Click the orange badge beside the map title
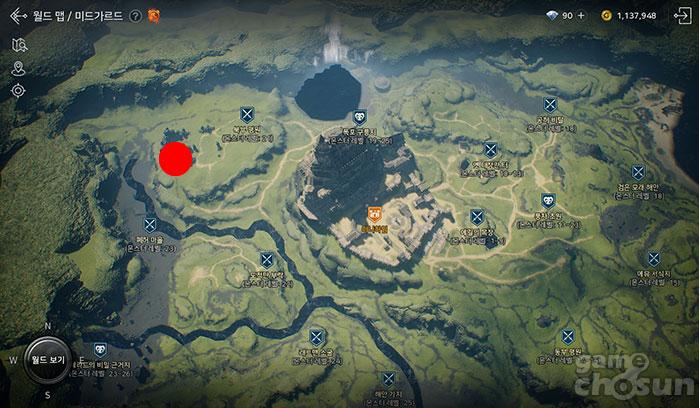Screen dimensions: 700x408 click(154, 16)
